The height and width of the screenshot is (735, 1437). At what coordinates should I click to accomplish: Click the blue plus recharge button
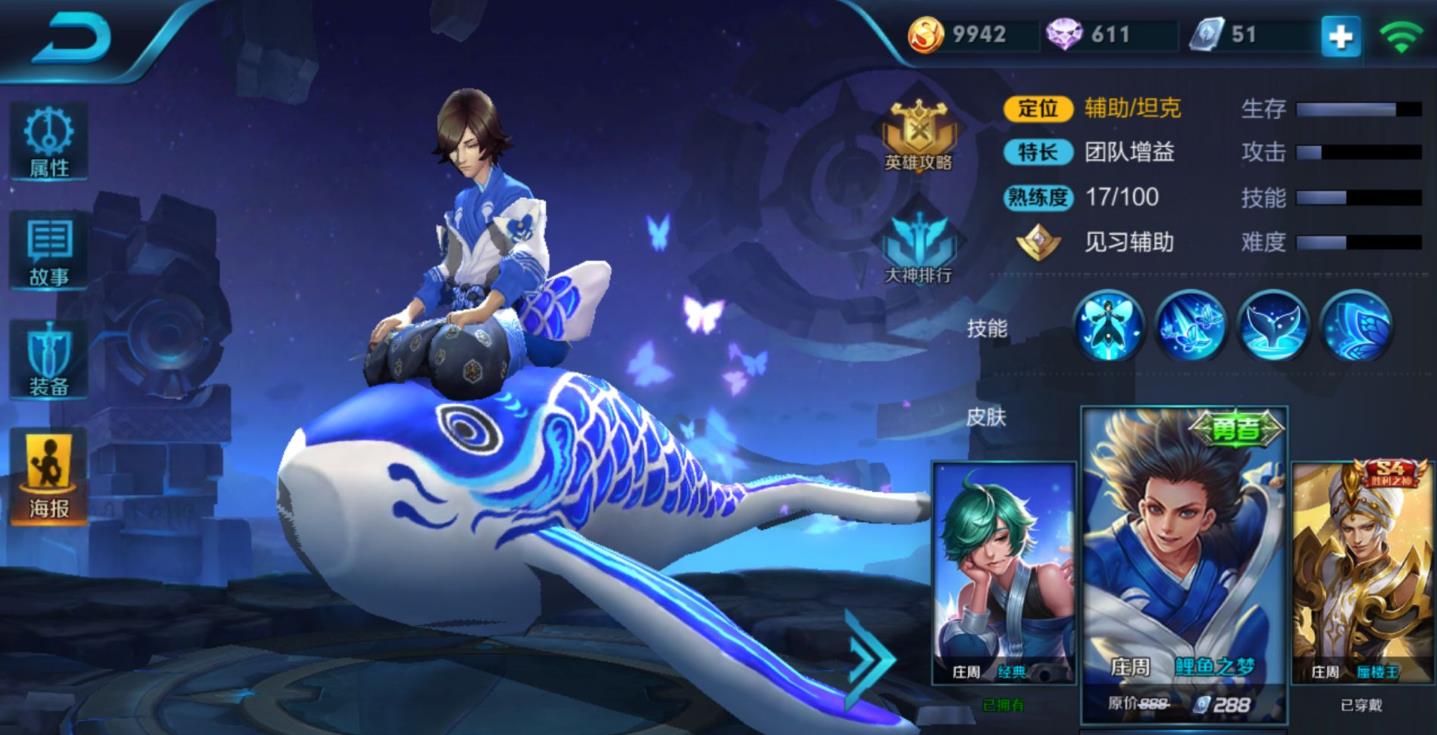pos(1340,36)
